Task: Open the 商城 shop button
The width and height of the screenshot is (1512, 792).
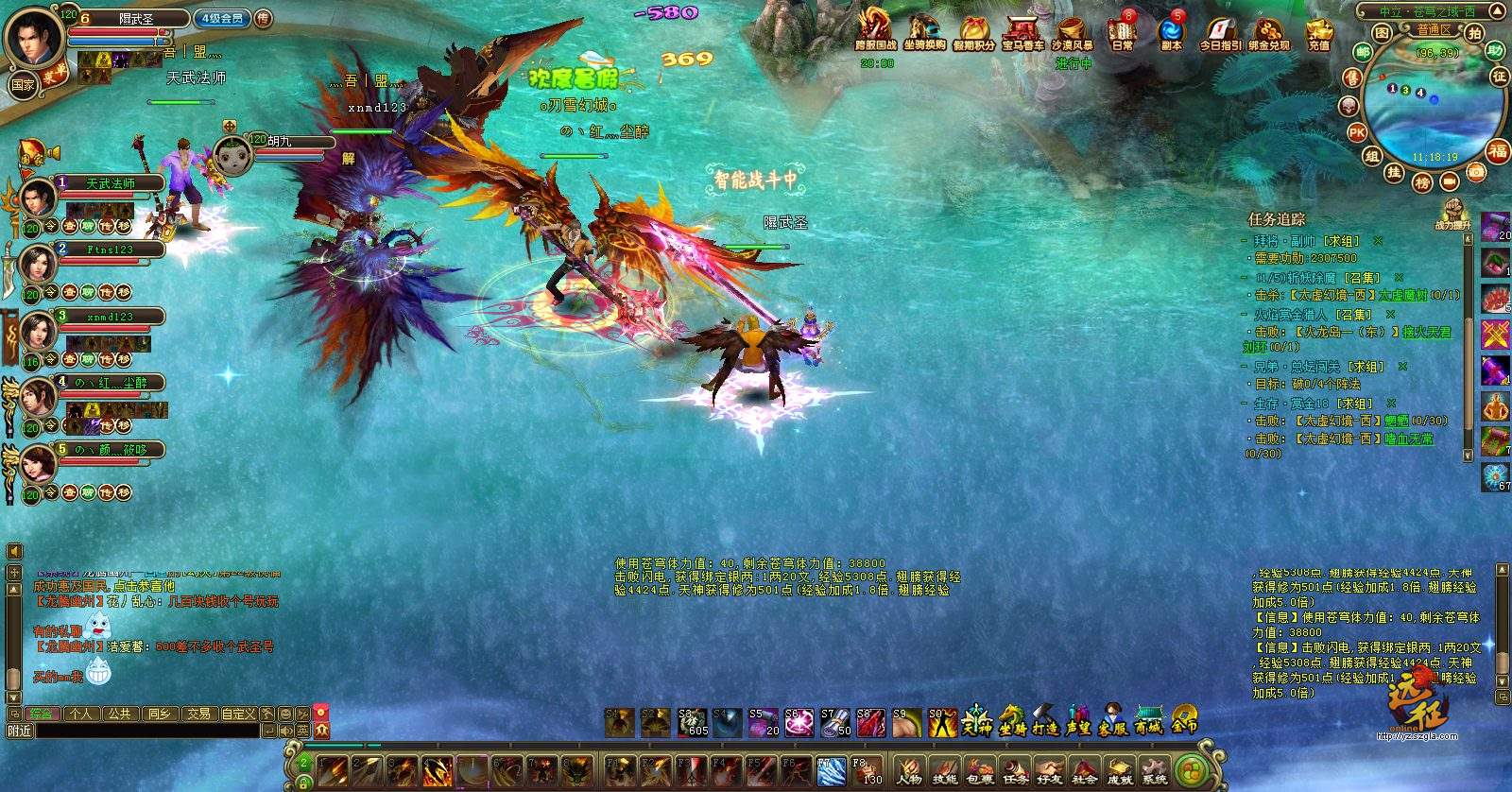Action: click(x=1148, y=721)
